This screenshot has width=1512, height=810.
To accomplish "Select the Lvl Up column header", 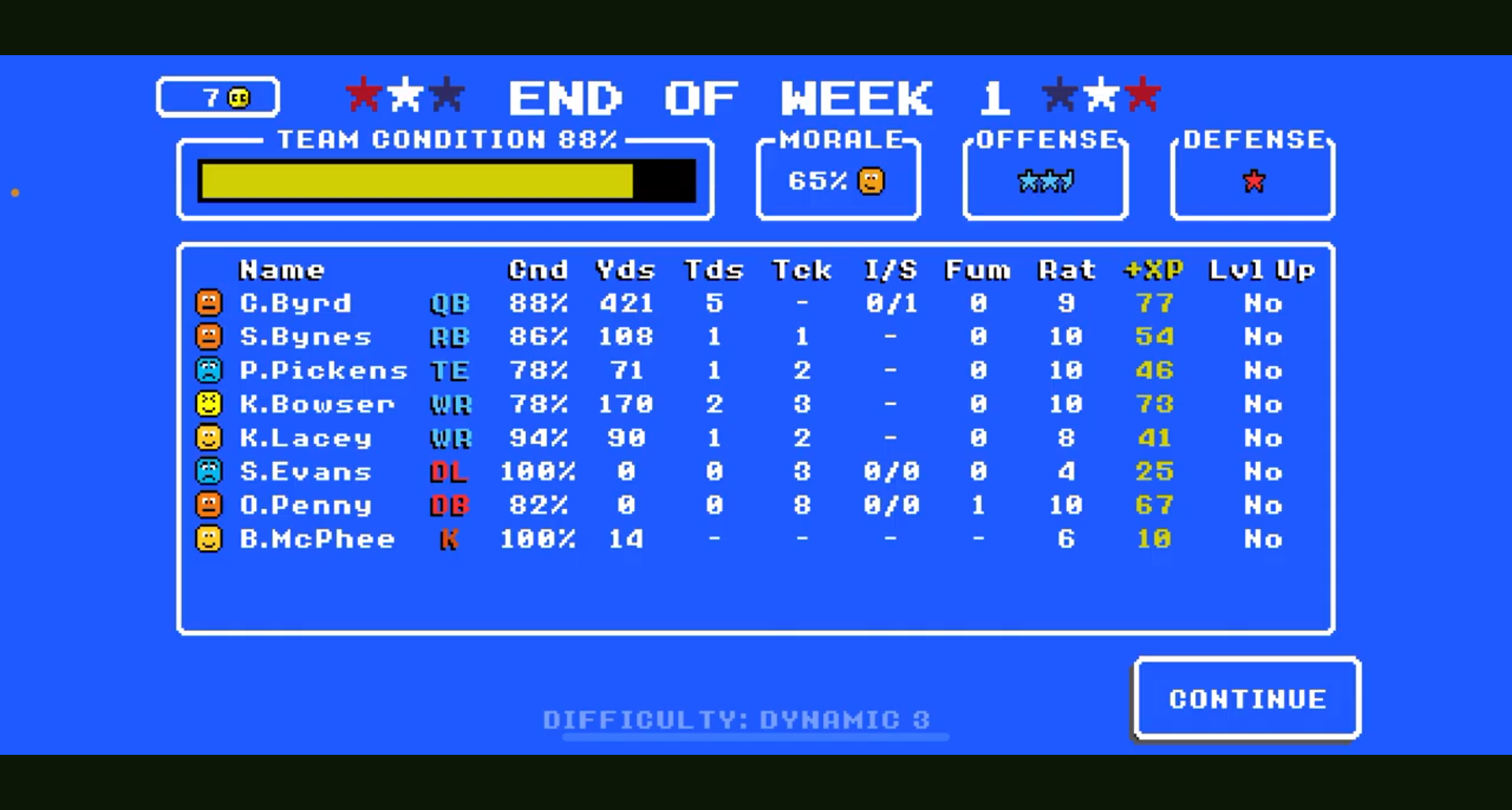I will (1260, 269).
